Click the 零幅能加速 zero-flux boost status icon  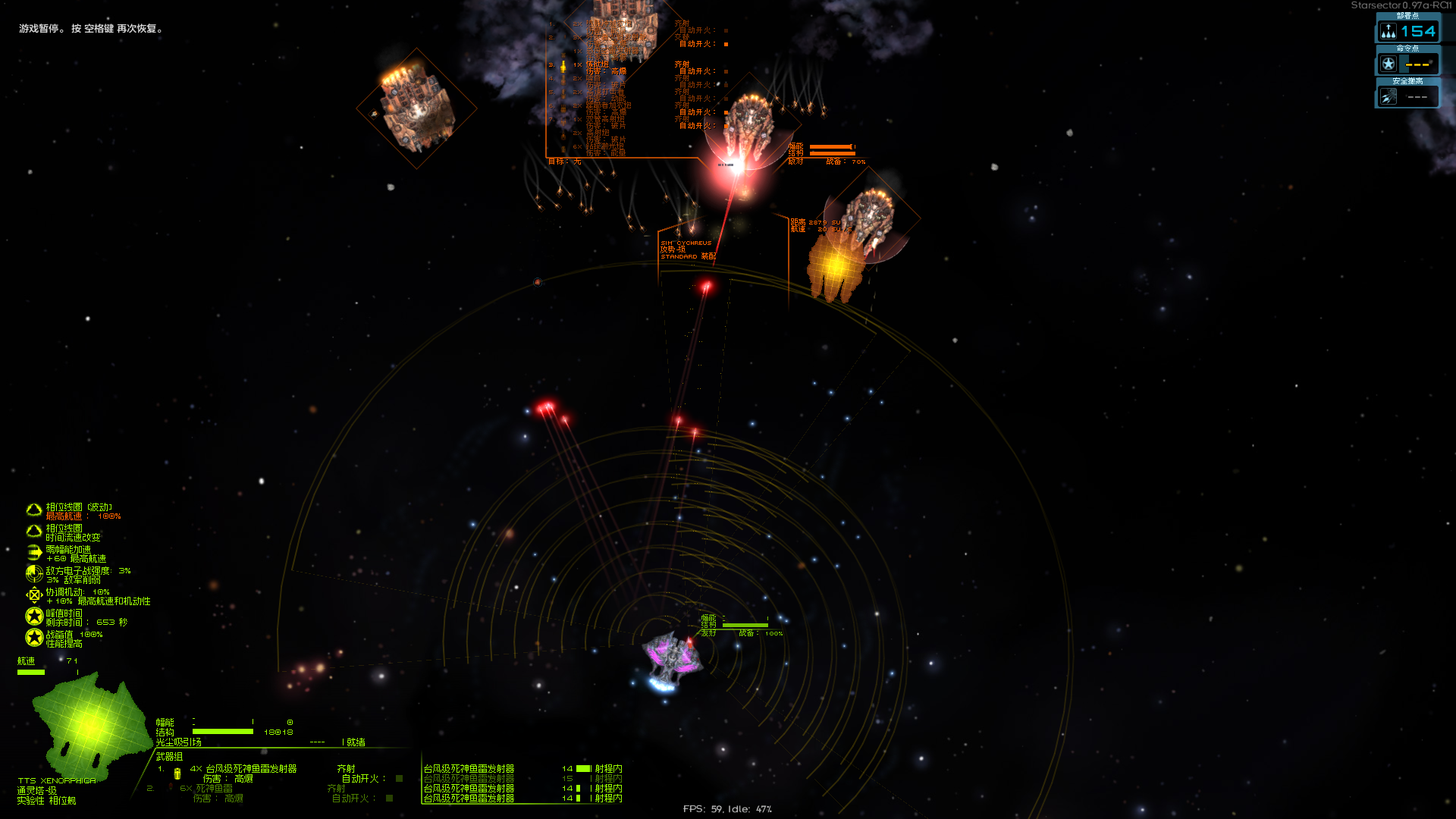click(x=34, y=553)
